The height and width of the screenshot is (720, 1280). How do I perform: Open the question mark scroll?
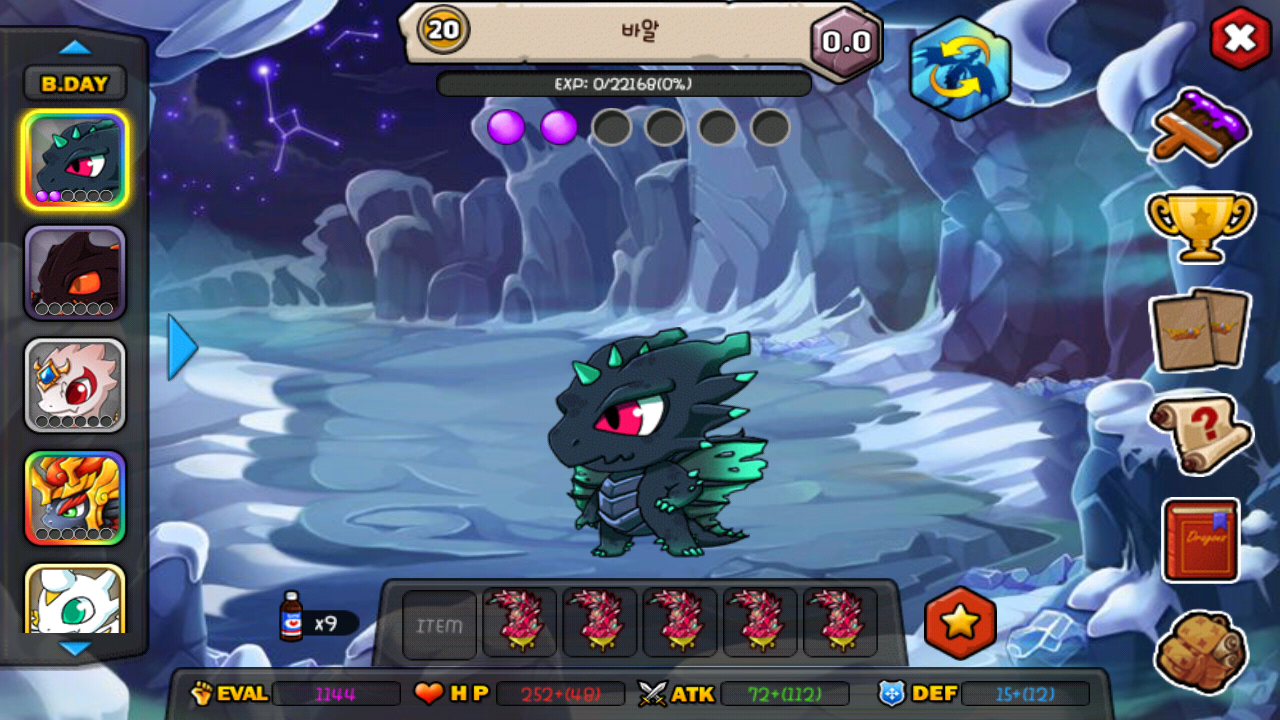[x=1200, y=434]
